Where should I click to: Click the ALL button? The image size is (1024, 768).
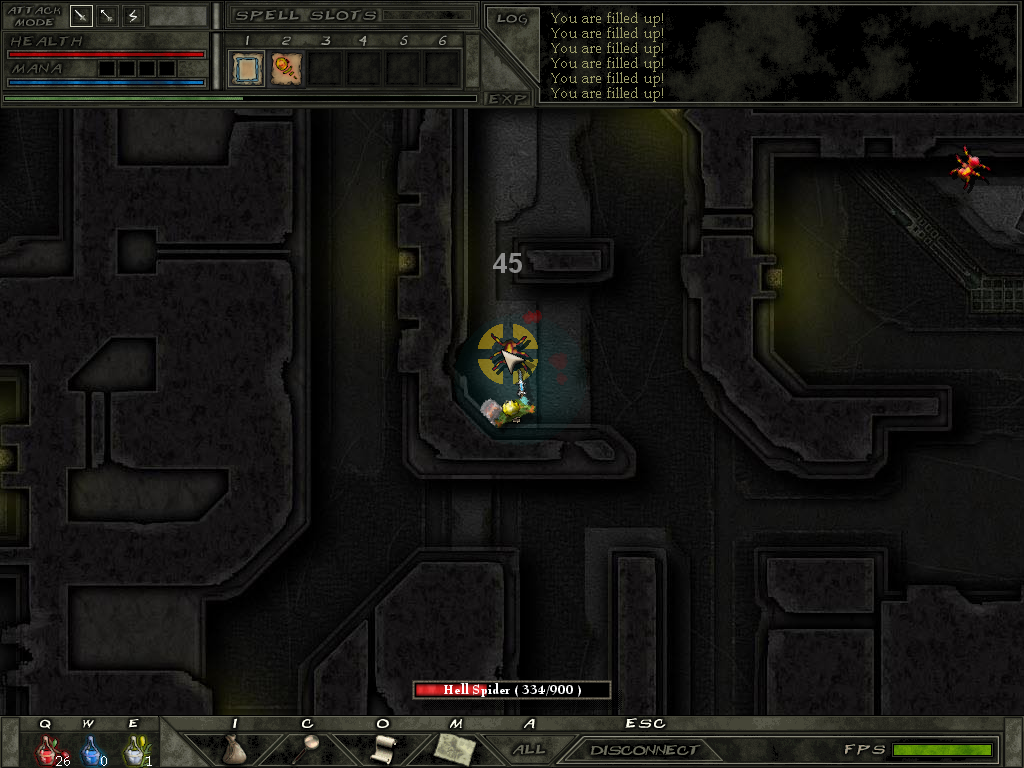[528, 749]
